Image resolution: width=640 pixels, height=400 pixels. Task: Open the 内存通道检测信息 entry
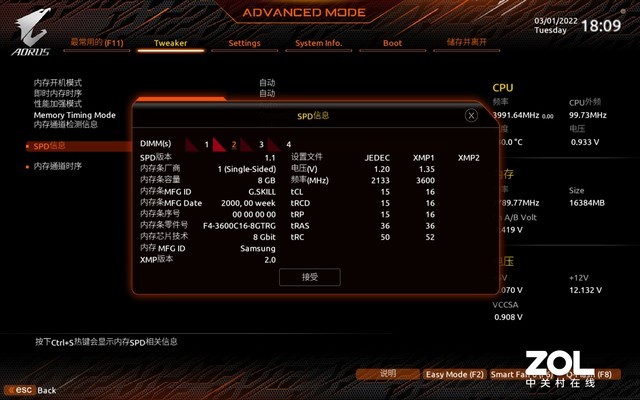[x=66, y=124]
